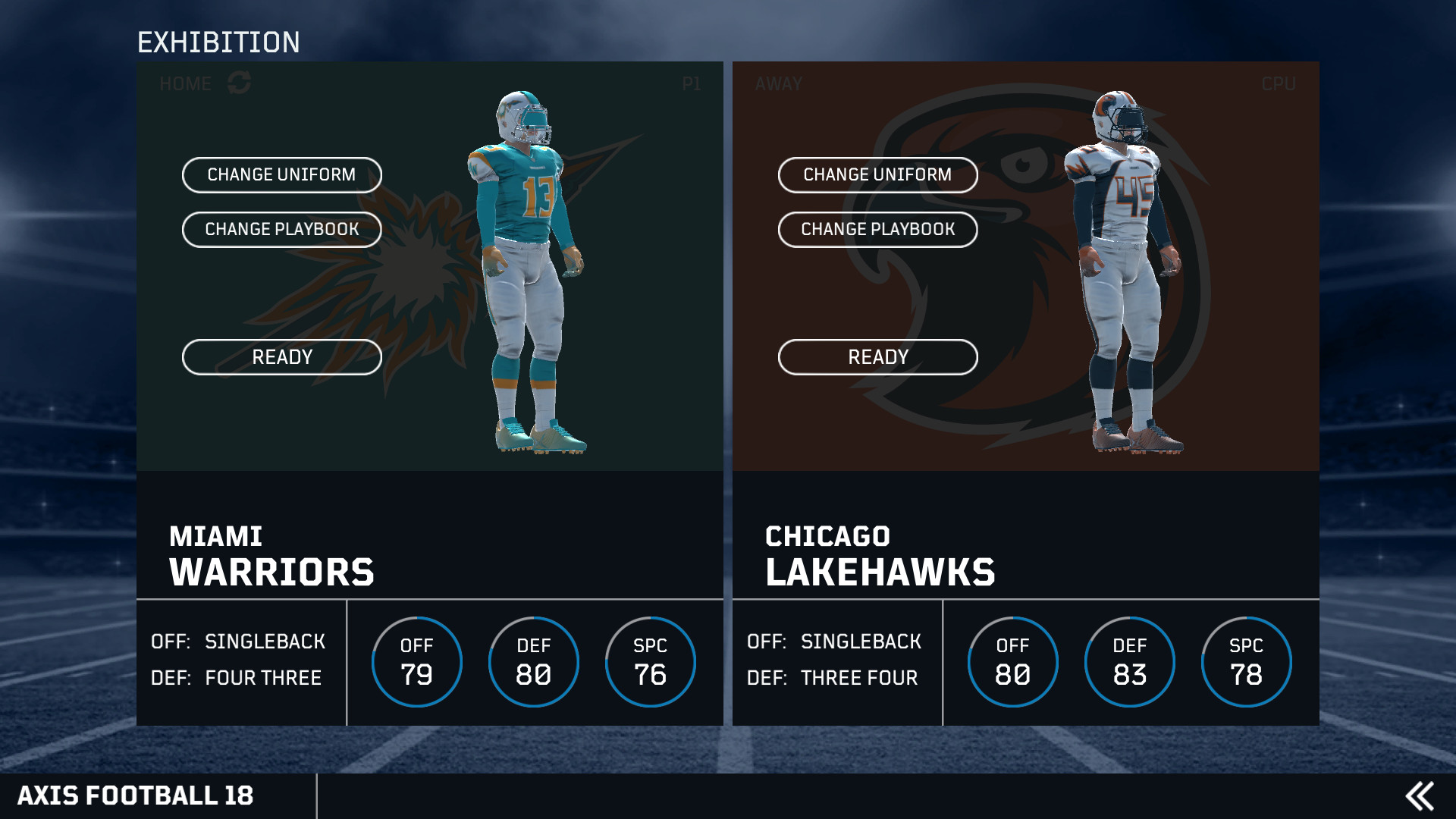Select the HOME side label

pos(184,83)
